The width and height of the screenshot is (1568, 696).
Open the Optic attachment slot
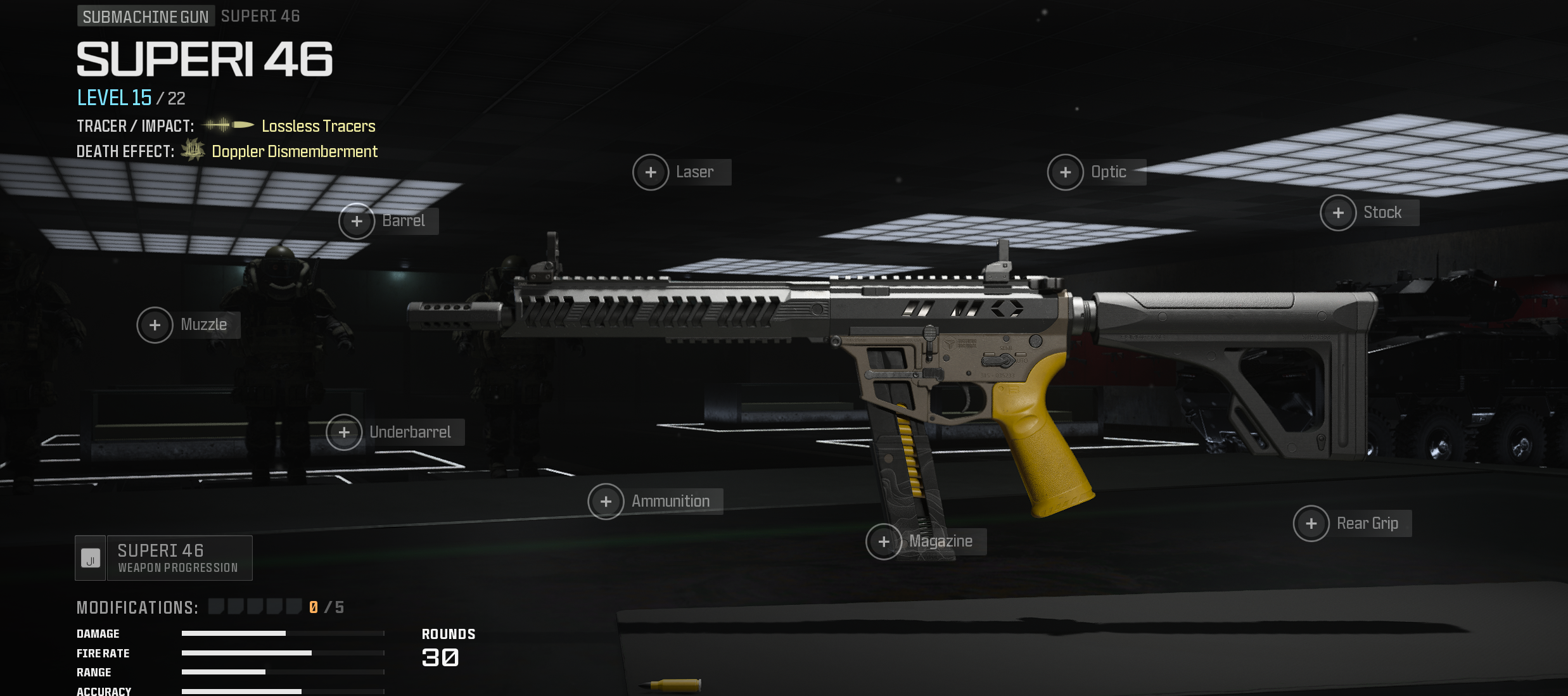pyautogui.click(x=1066, y=172)
